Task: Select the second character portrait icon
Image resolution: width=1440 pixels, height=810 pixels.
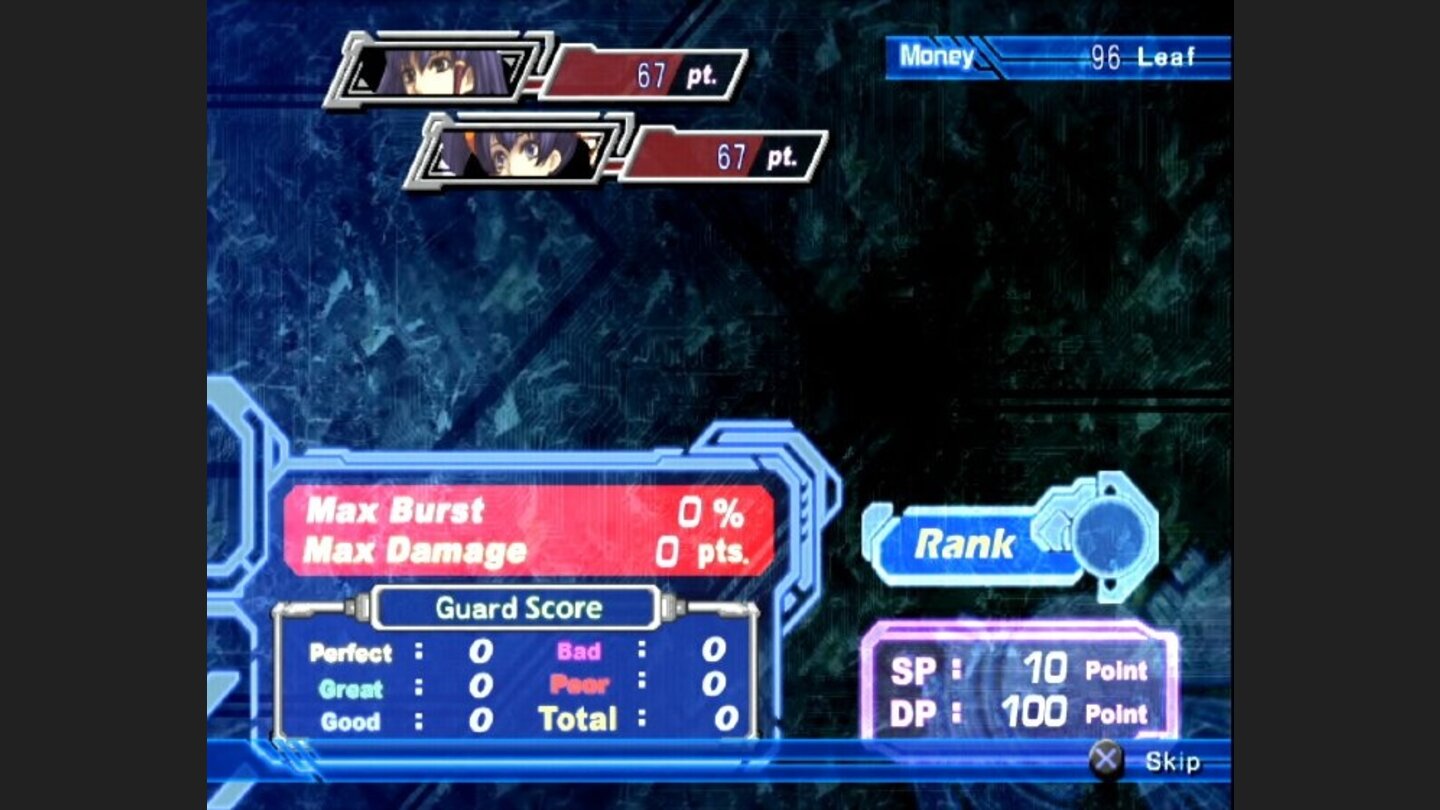Action: (520, 152)
